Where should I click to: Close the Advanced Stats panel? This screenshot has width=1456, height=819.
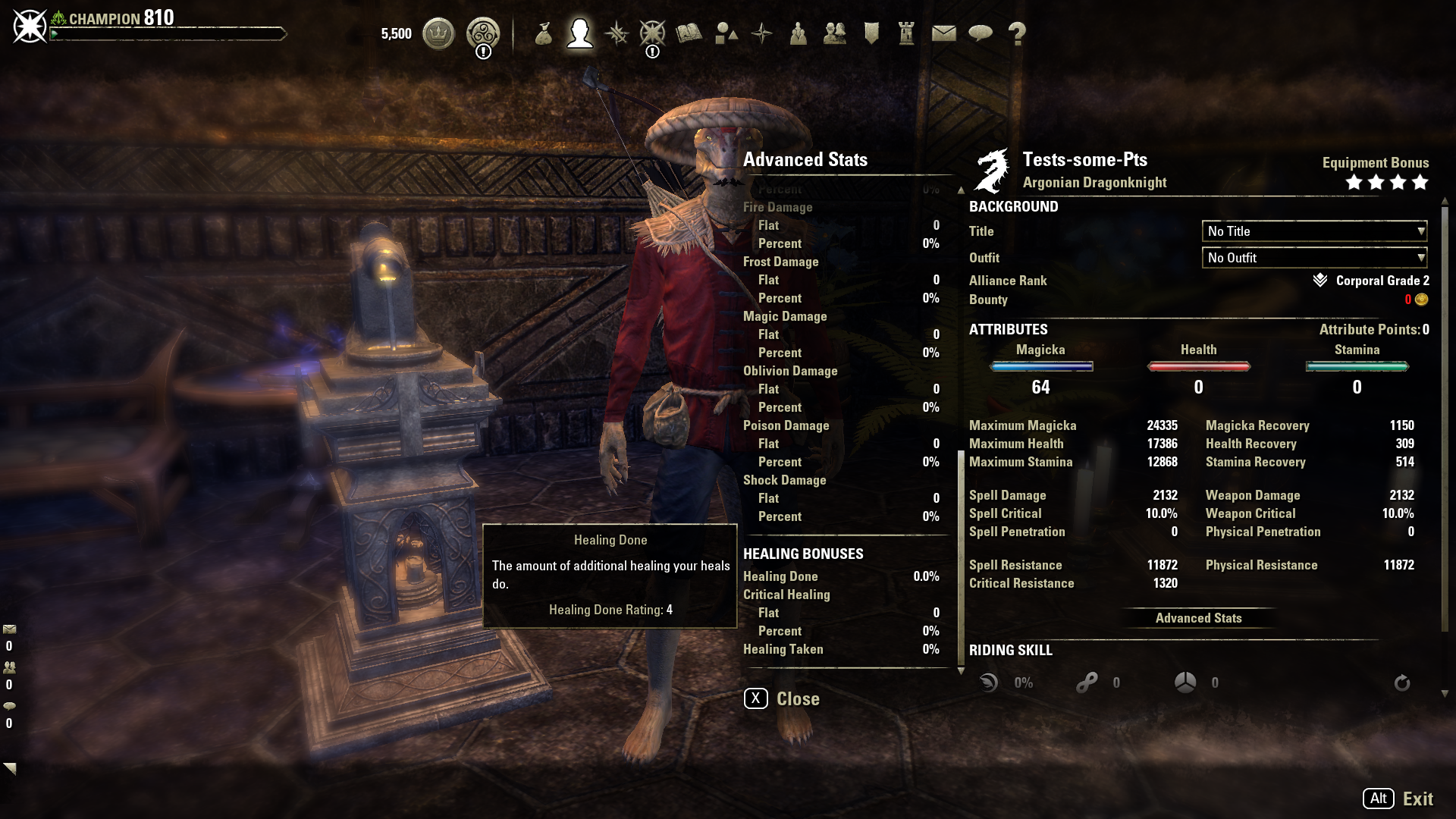pos(782,698)
